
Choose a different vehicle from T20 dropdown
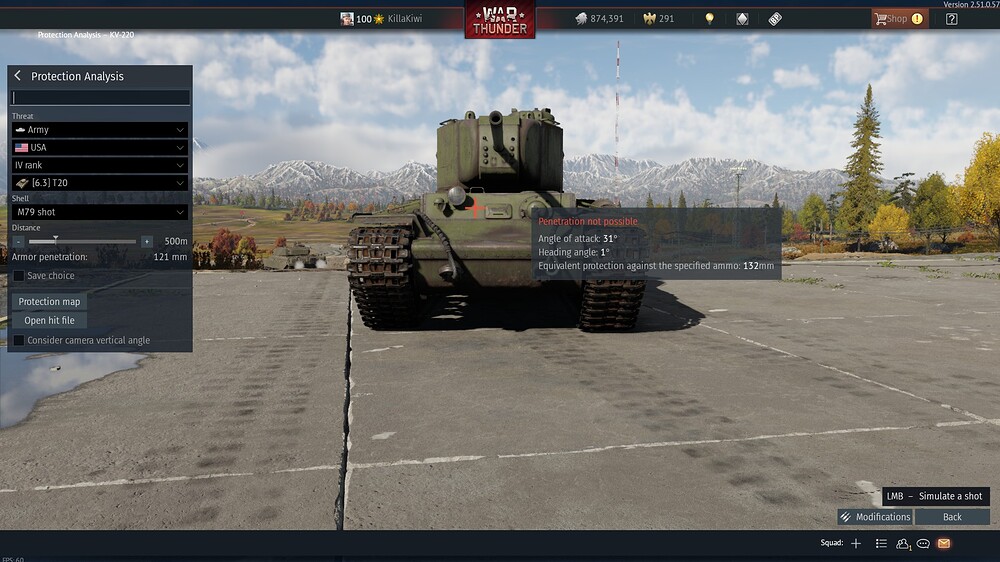point(100,183)
